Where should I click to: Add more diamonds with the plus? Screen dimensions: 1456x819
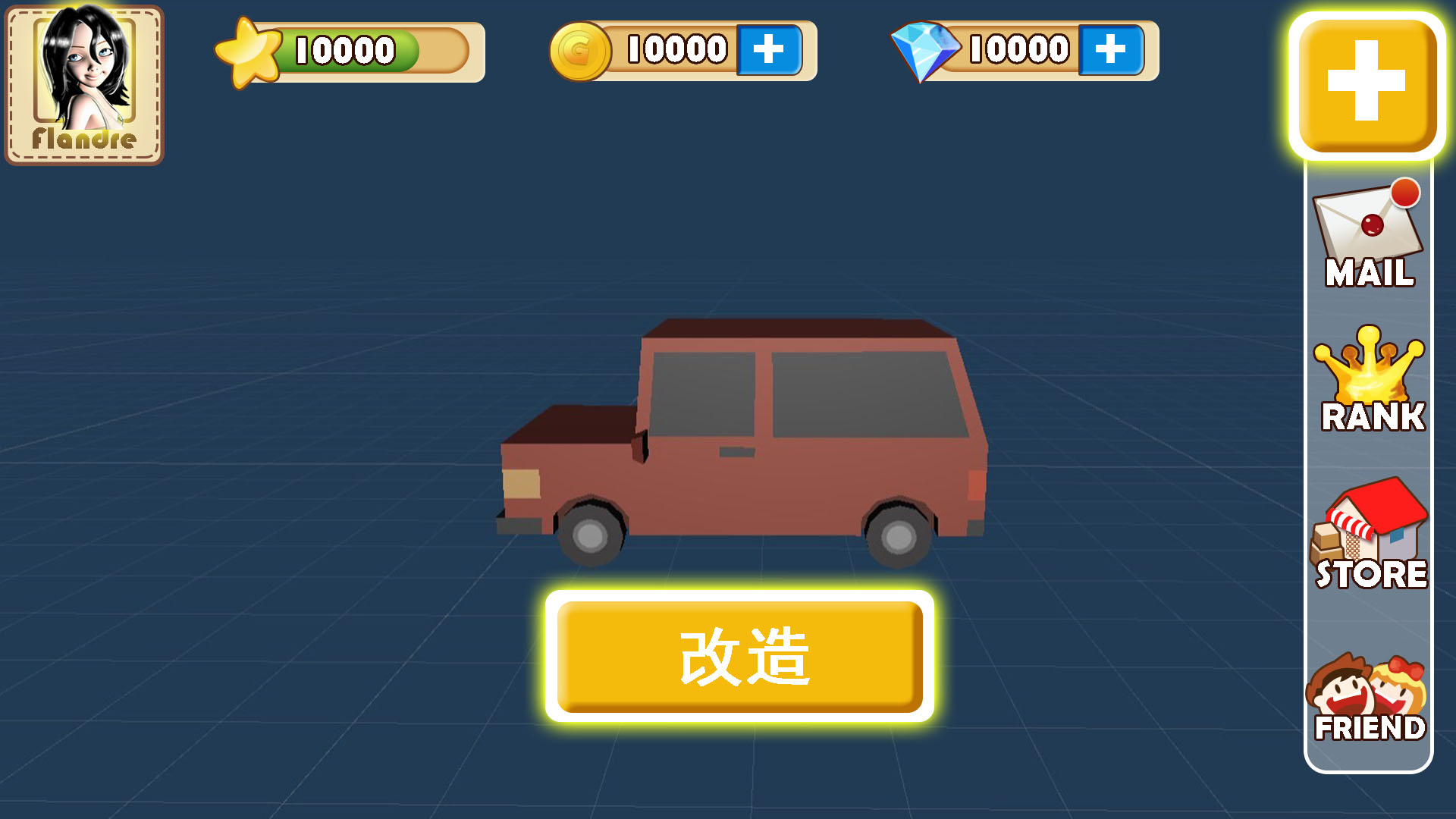click(x=1109, y=49)
